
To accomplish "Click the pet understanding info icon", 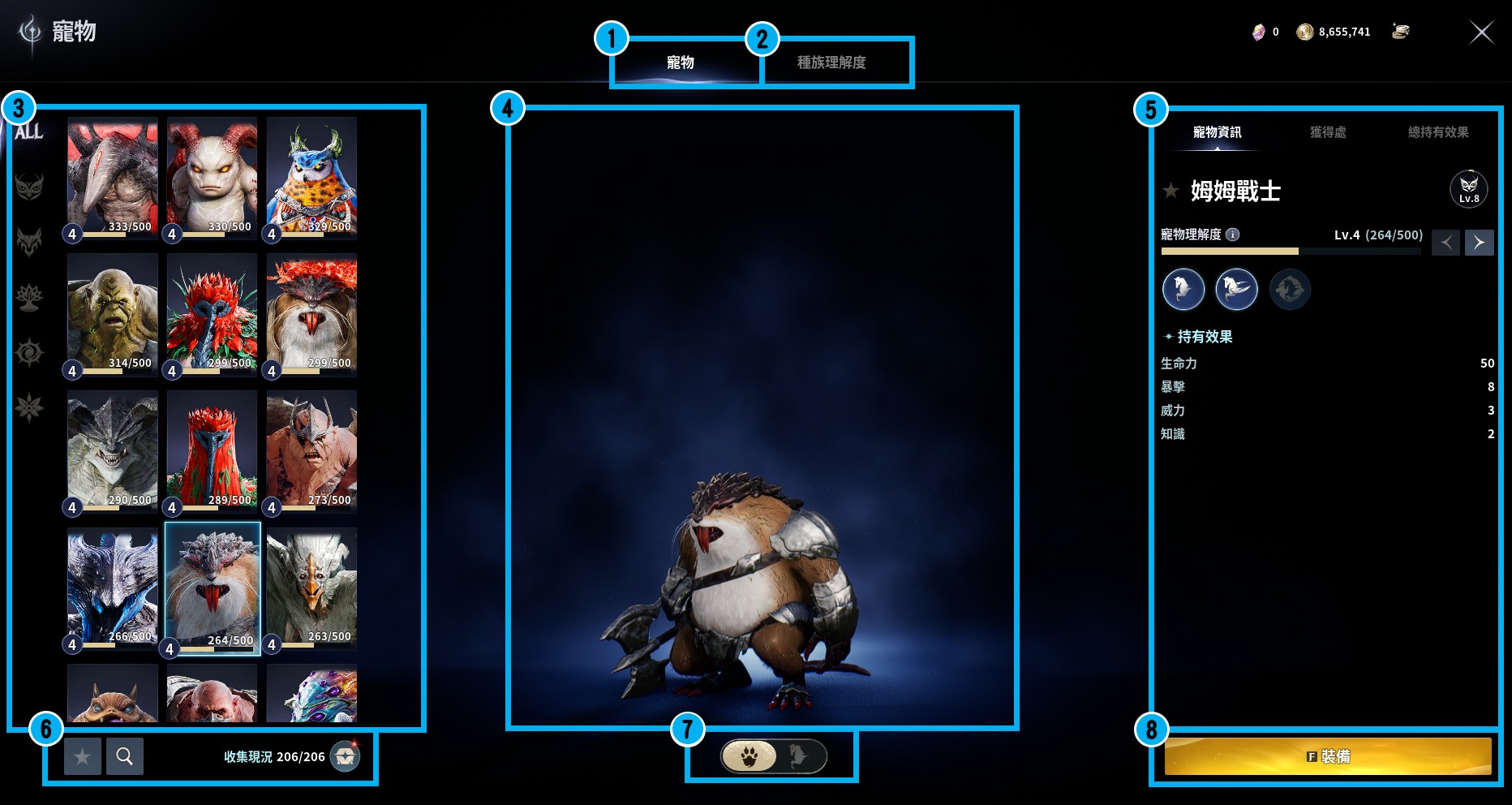I will click(x=1232, y=235).
